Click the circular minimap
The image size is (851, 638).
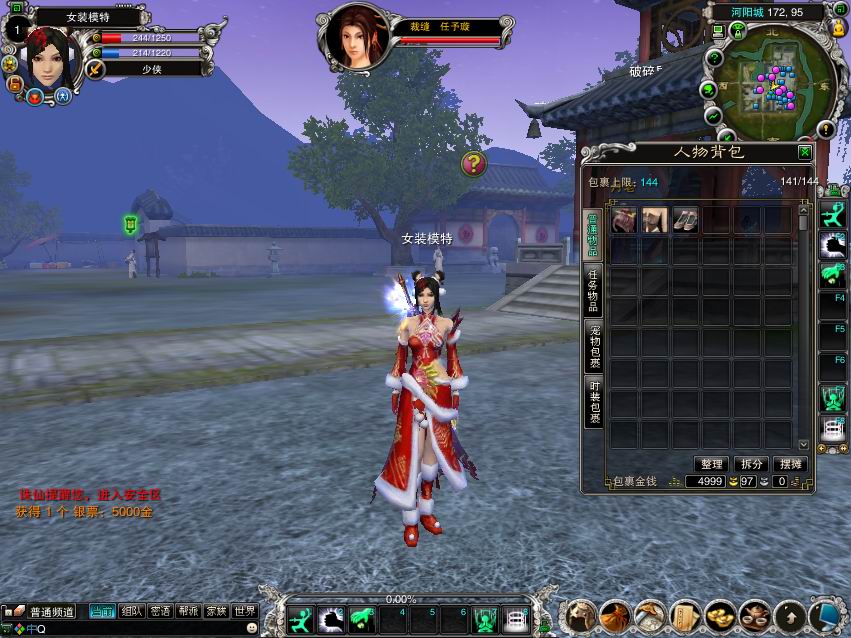(775, 83)
